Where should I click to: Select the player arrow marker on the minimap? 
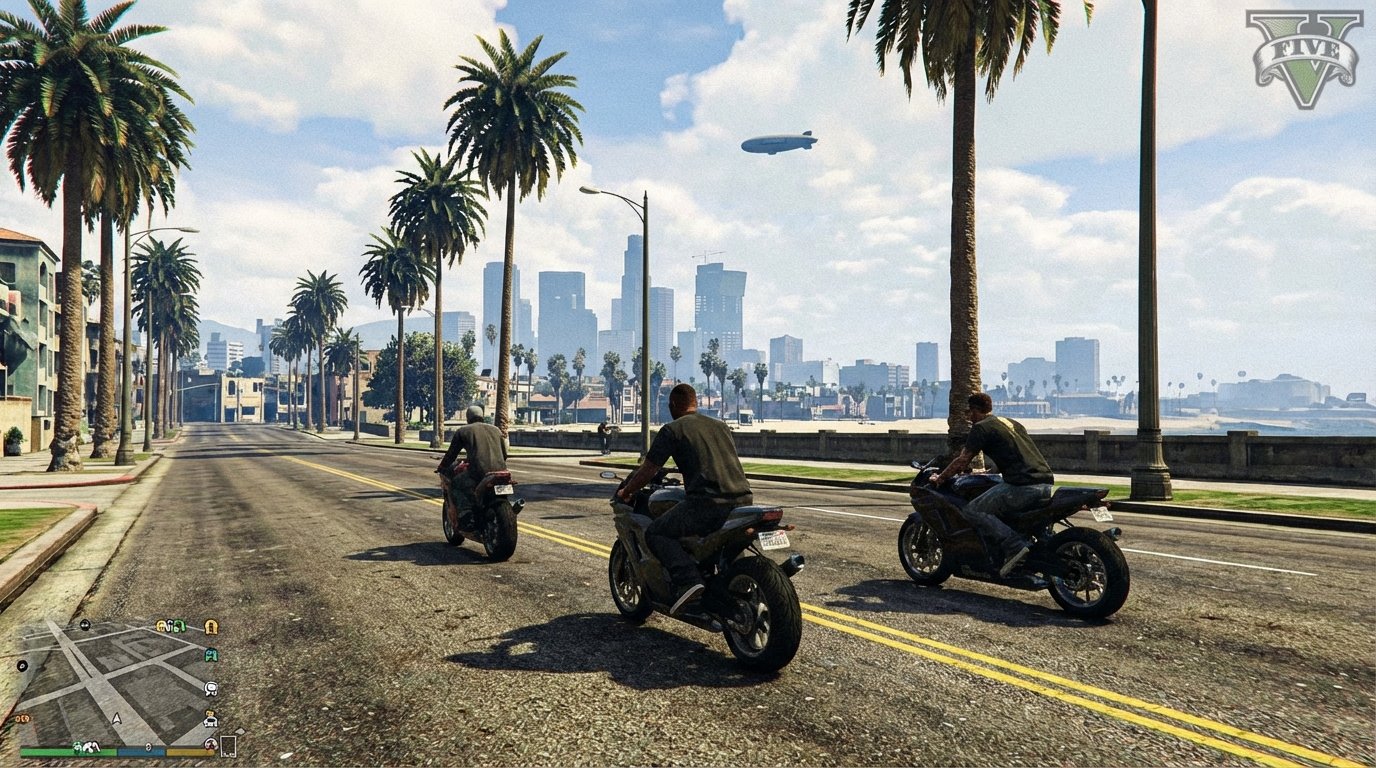(x=116, y=718)
